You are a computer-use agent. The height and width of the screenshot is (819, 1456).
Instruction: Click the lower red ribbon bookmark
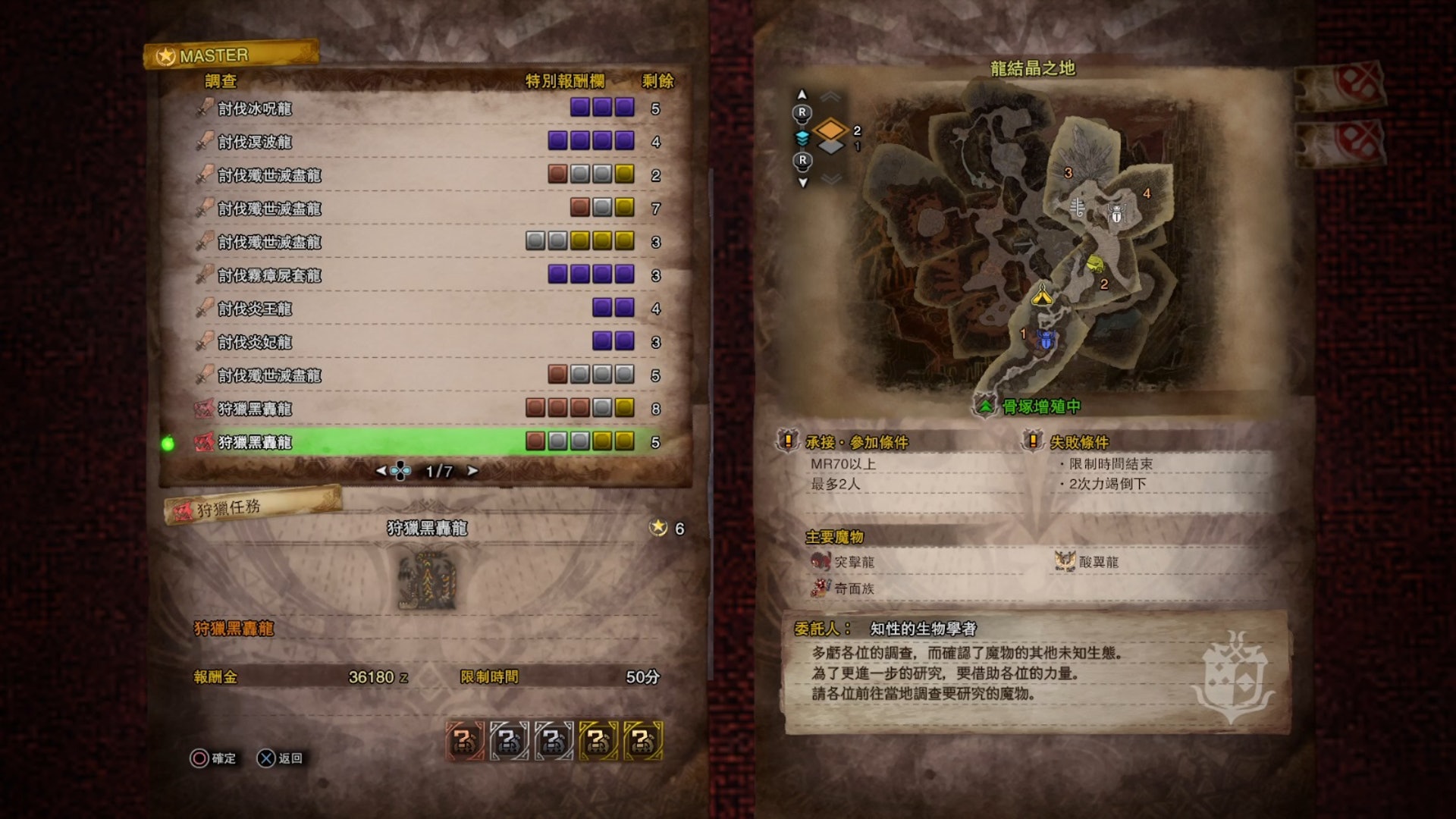[1342, 141]
